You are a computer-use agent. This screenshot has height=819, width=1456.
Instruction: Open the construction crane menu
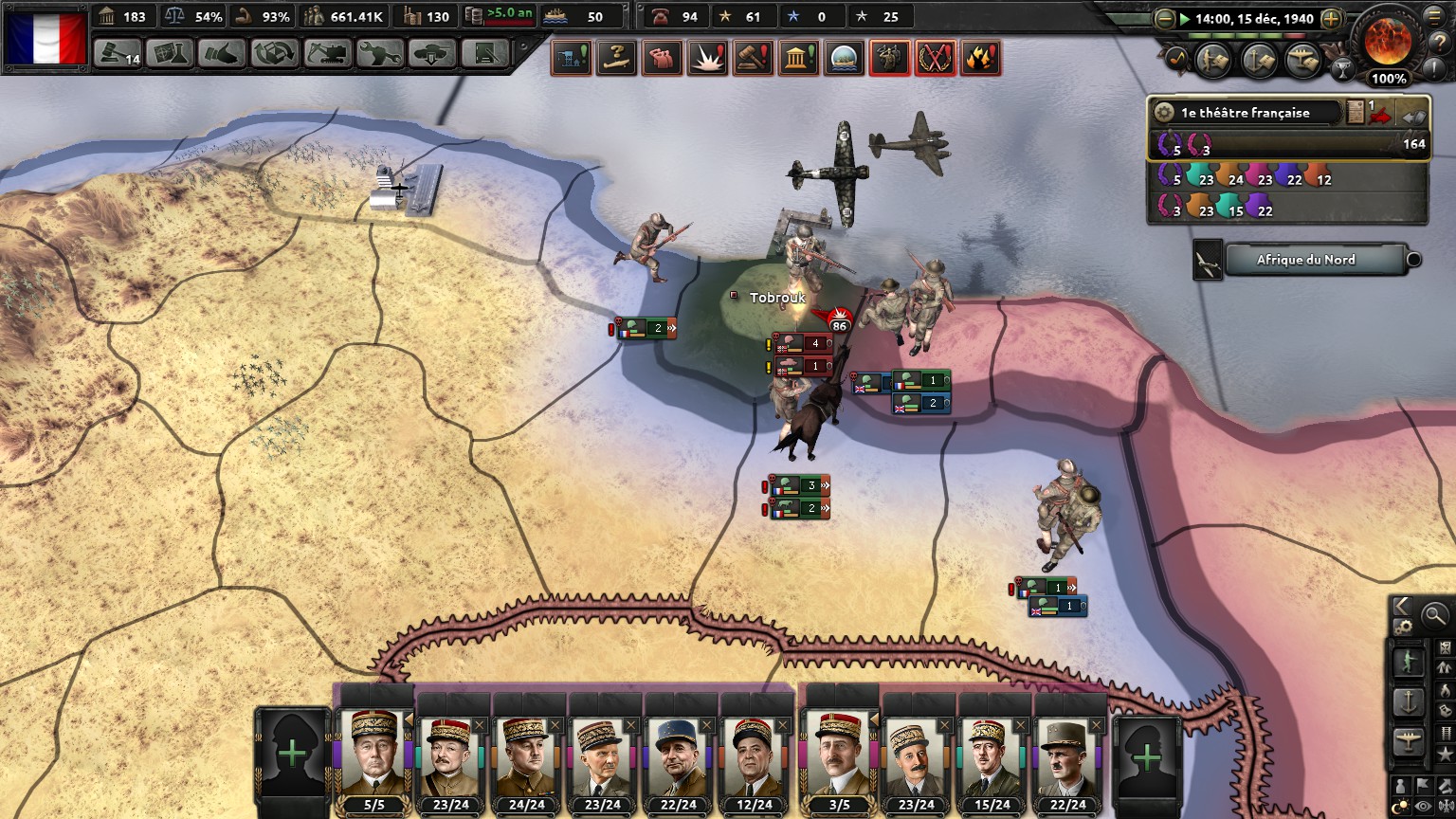327,53
